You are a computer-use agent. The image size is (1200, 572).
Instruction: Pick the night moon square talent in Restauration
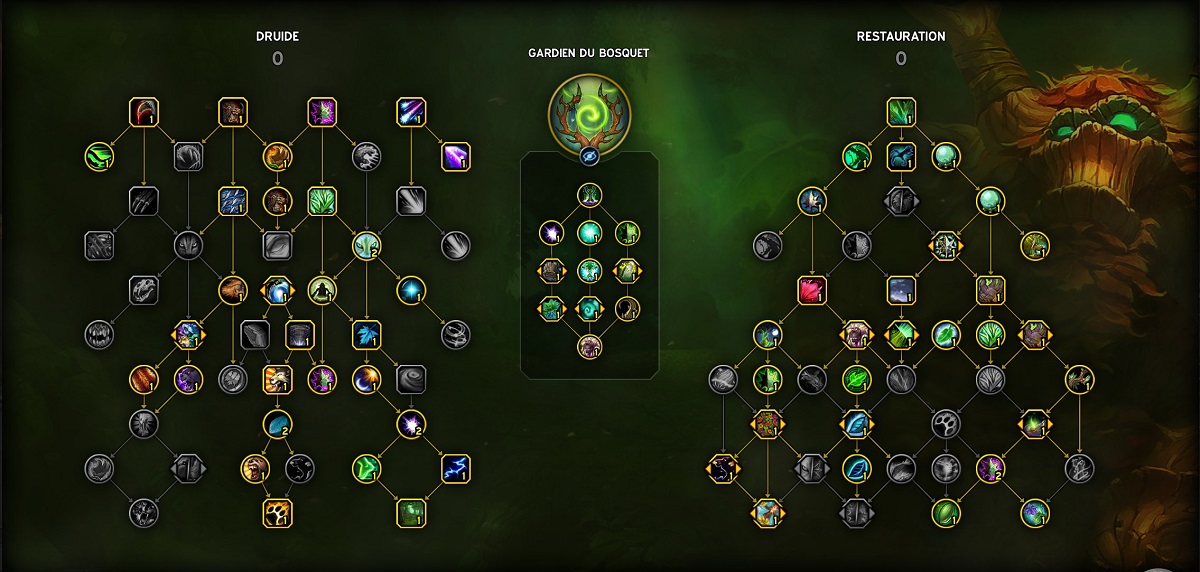901,290
